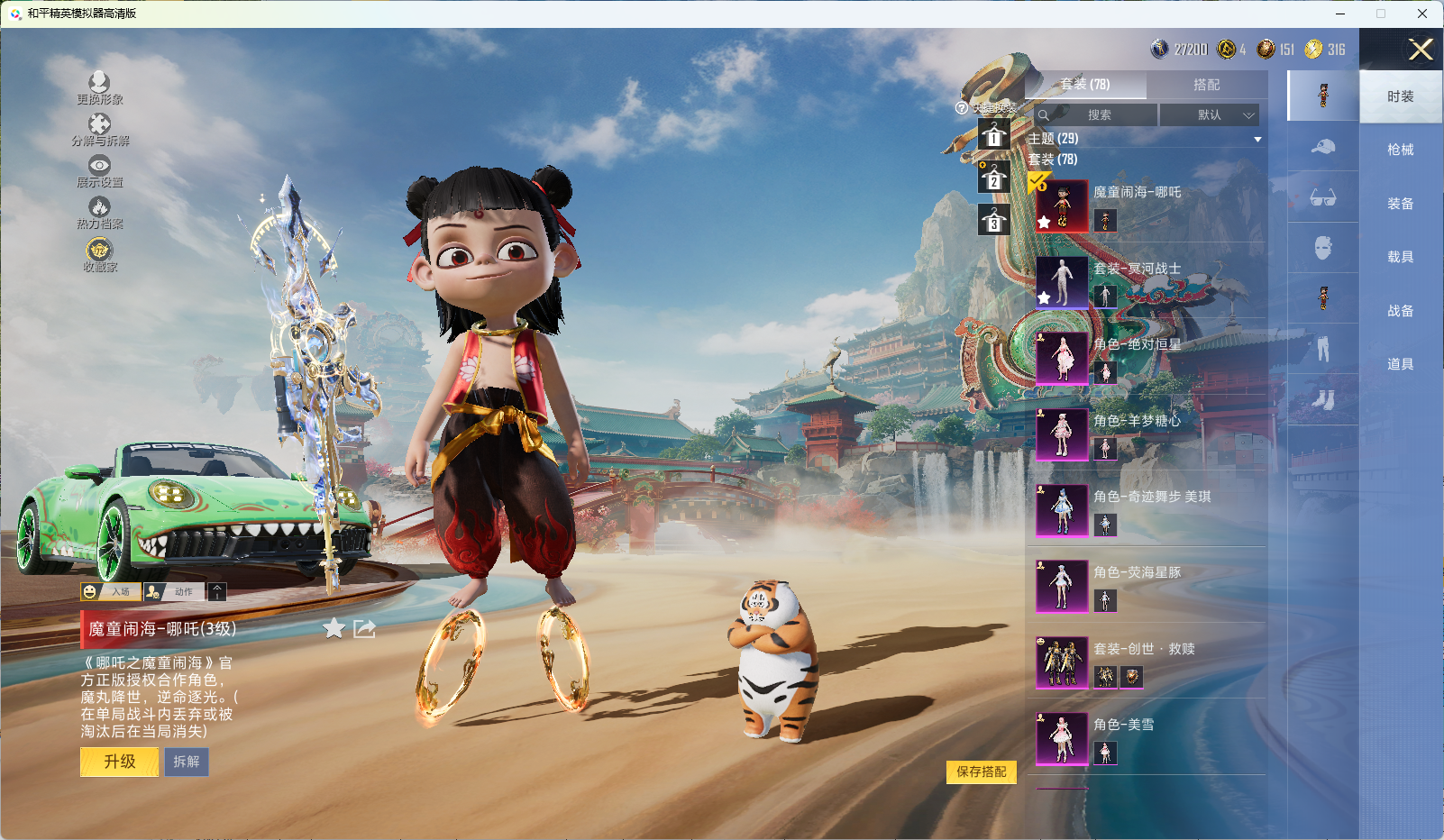1444x840 pixels.
Task: Open 热力档案 archive
Action: coord(99,212)
